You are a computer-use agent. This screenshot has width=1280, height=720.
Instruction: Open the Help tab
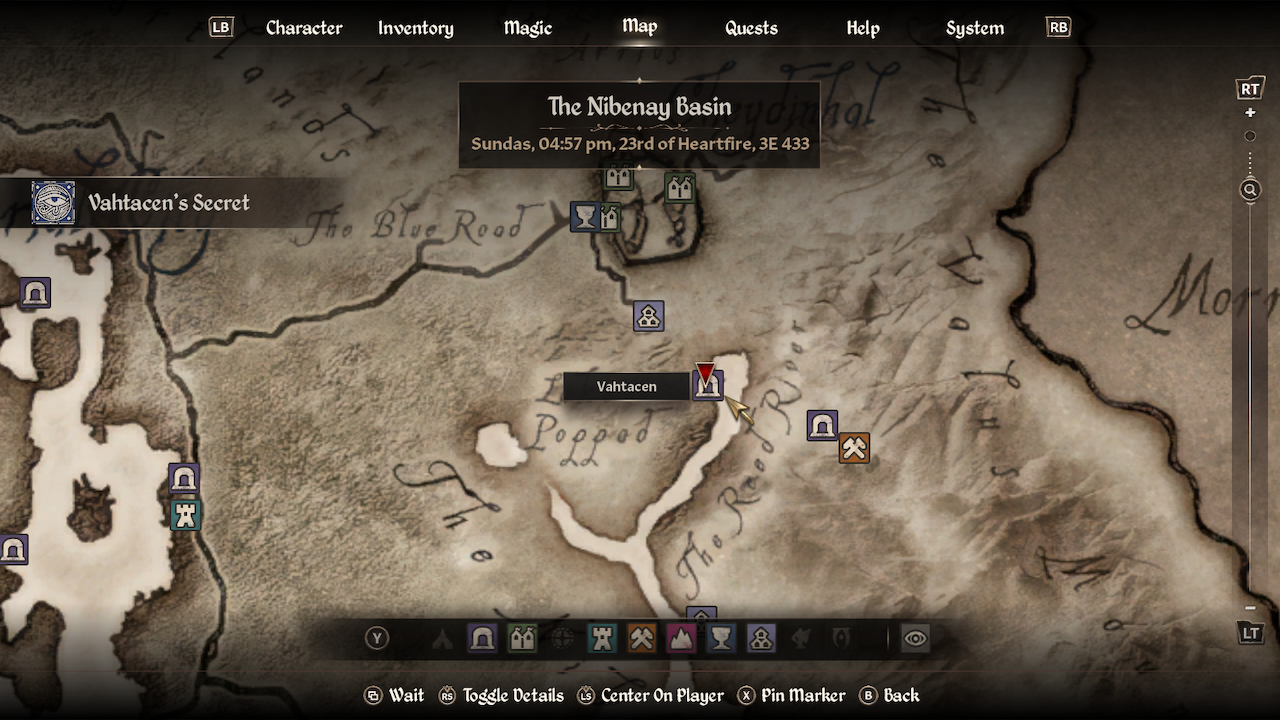[862, 28]
